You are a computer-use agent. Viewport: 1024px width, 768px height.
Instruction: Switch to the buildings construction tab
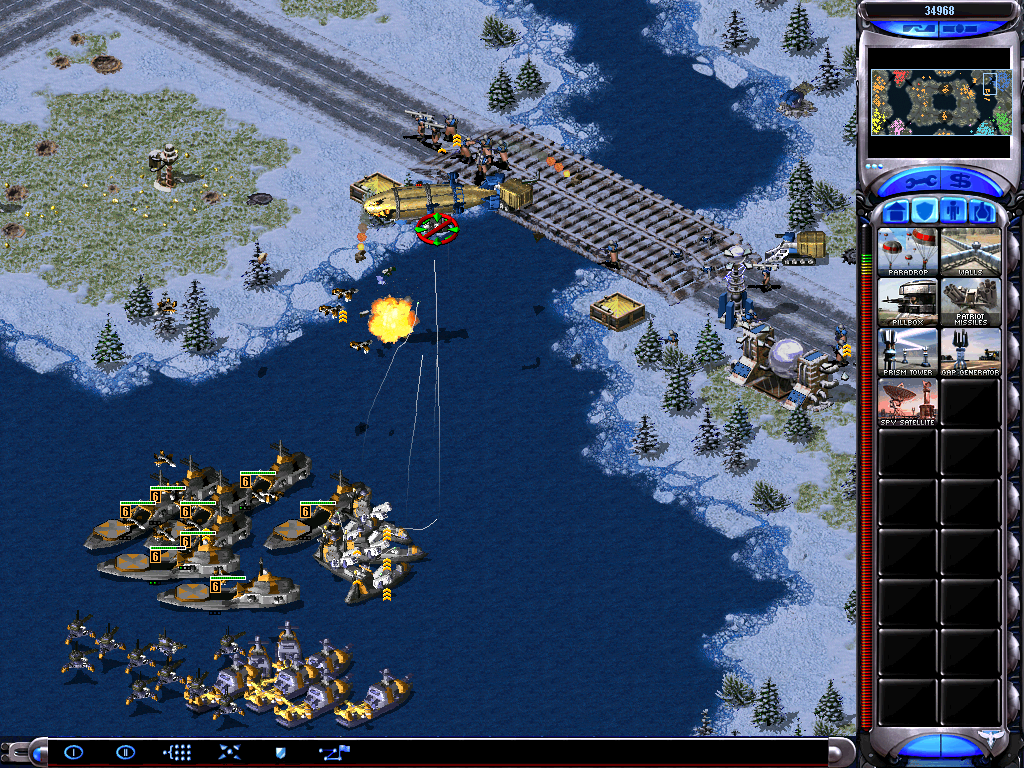coord(895,212)
